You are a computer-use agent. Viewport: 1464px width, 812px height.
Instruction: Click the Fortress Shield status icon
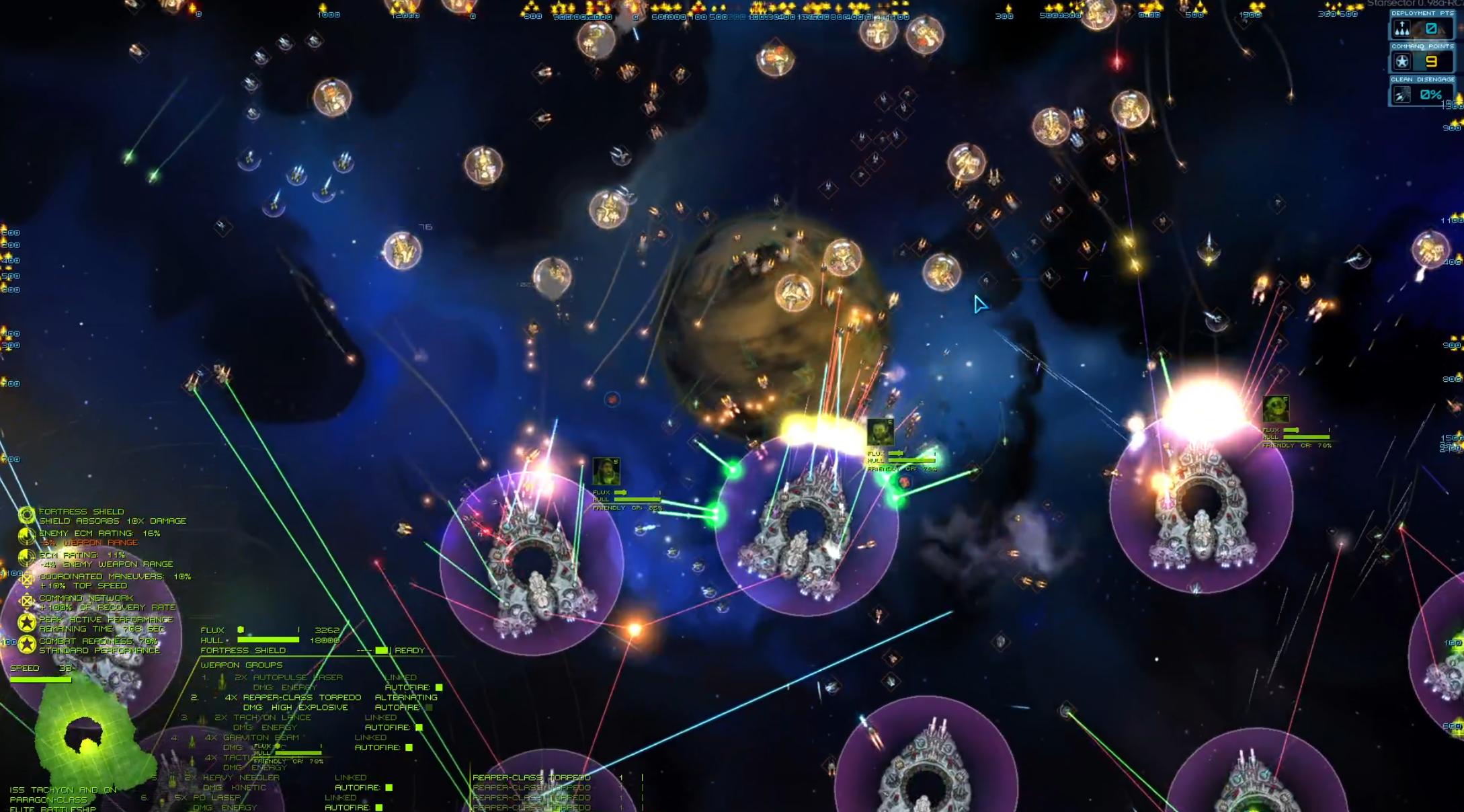[x=27, y=516]
